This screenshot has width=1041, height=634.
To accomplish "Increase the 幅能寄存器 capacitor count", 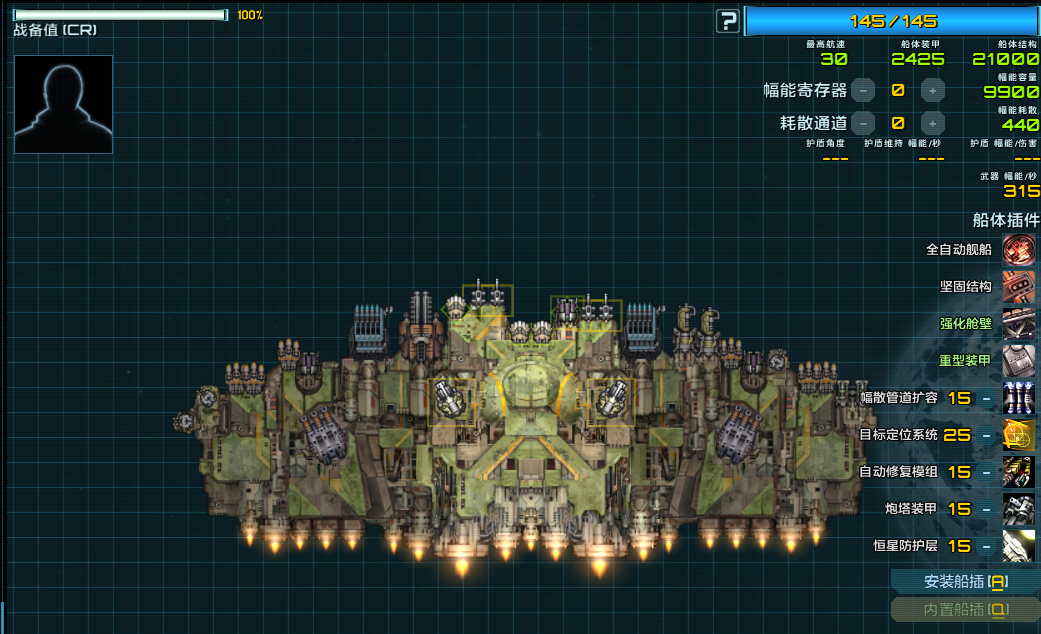I will [932, 91].
